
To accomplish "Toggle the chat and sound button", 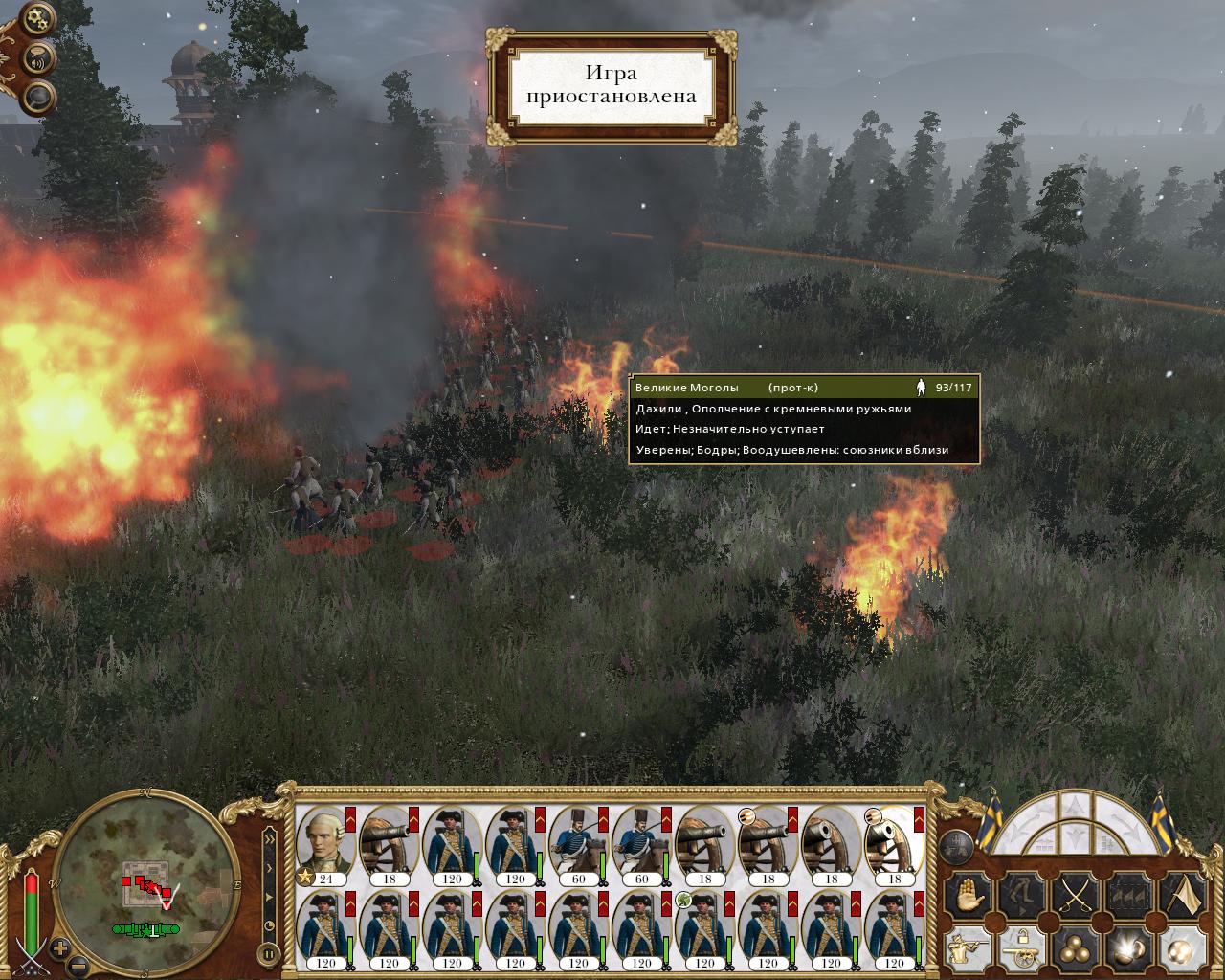I will click(38, 60).
